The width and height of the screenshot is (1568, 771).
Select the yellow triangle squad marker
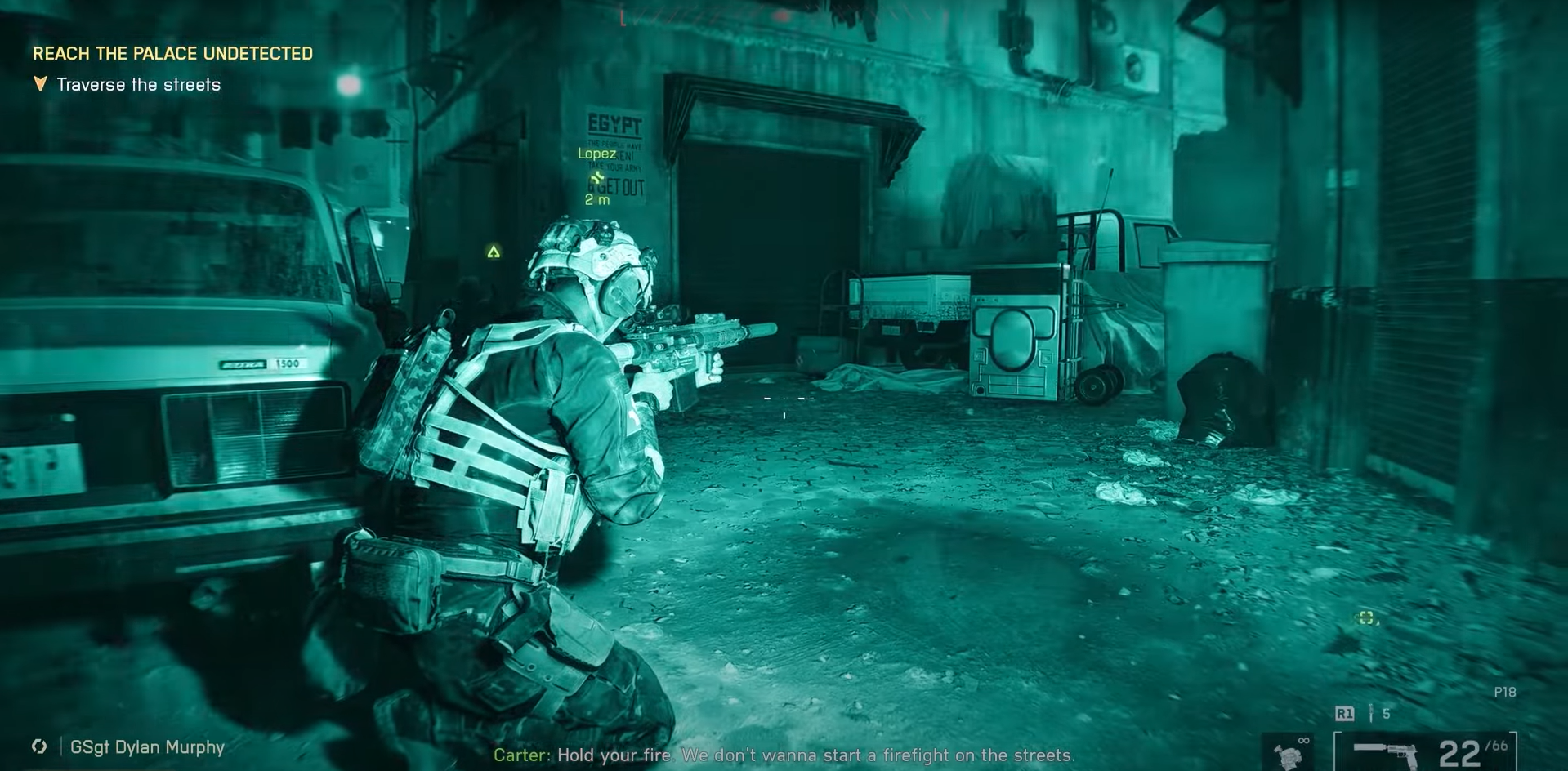pyautogui.click(x=494, y=252)
